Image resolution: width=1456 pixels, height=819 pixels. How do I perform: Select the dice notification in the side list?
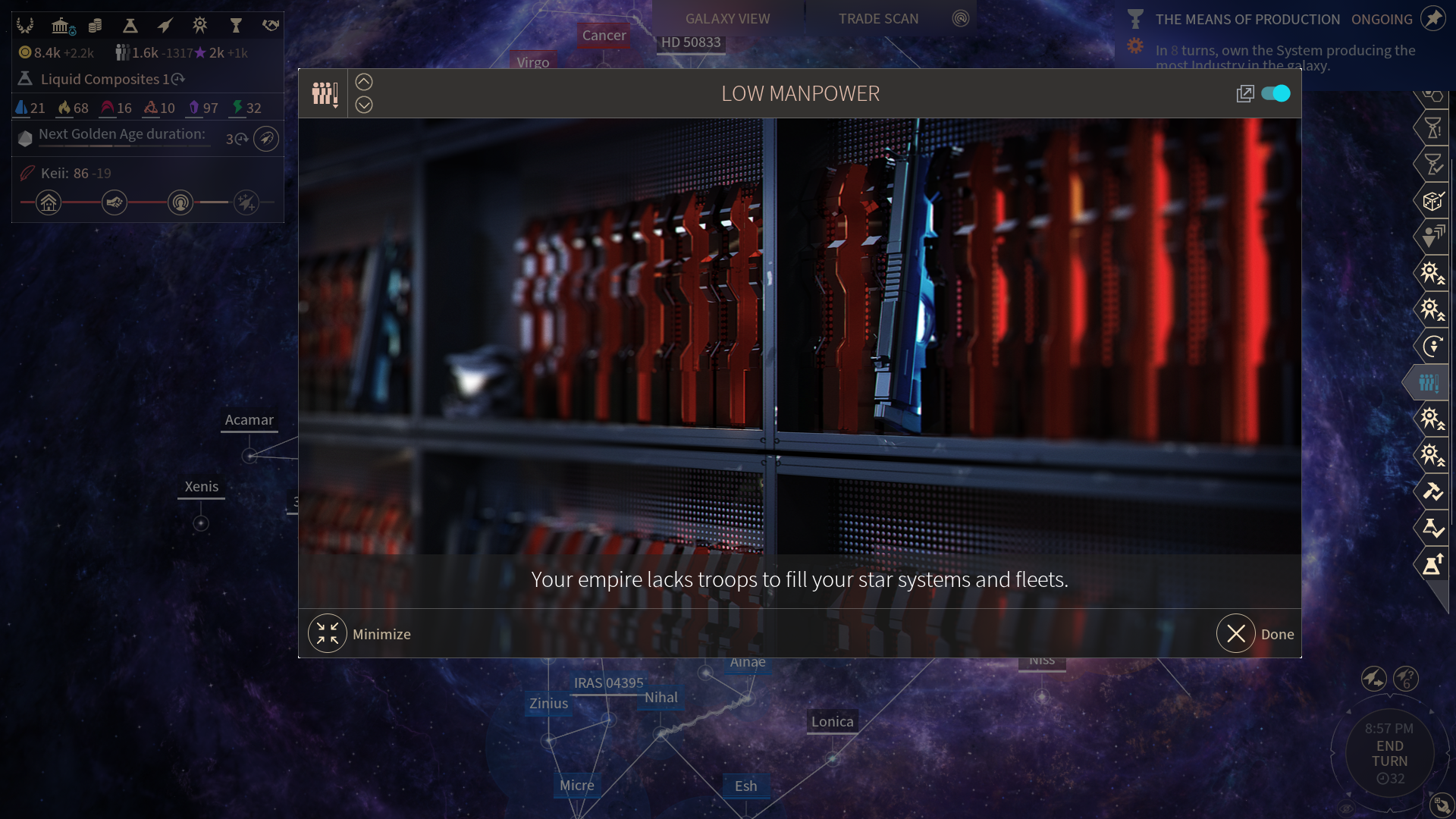pyautogui.click(x=1432, y=201)
